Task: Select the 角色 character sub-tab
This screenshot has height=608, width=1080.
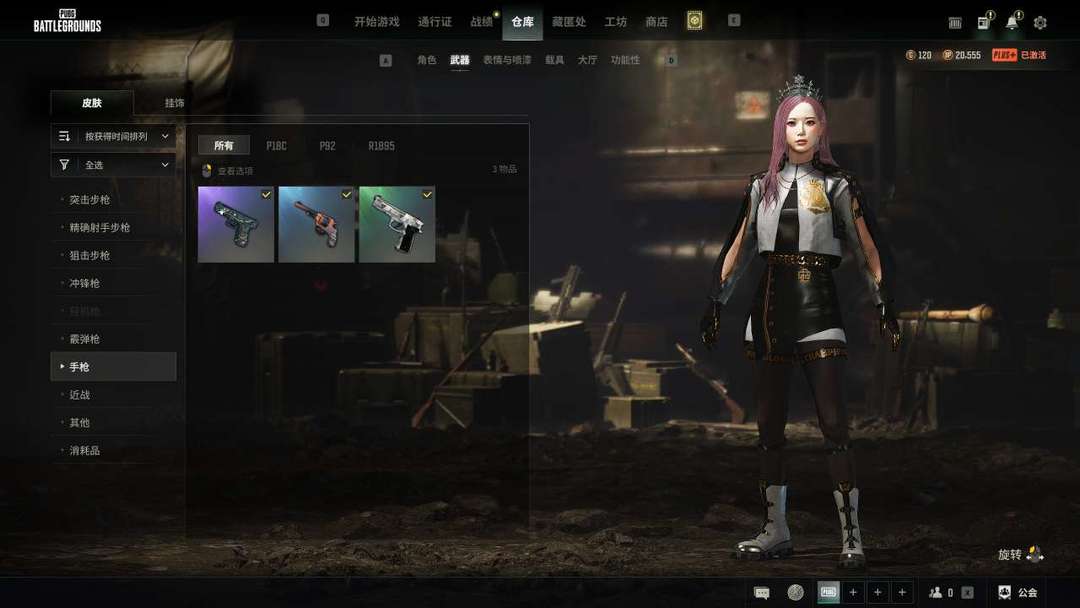Action: 427,60
